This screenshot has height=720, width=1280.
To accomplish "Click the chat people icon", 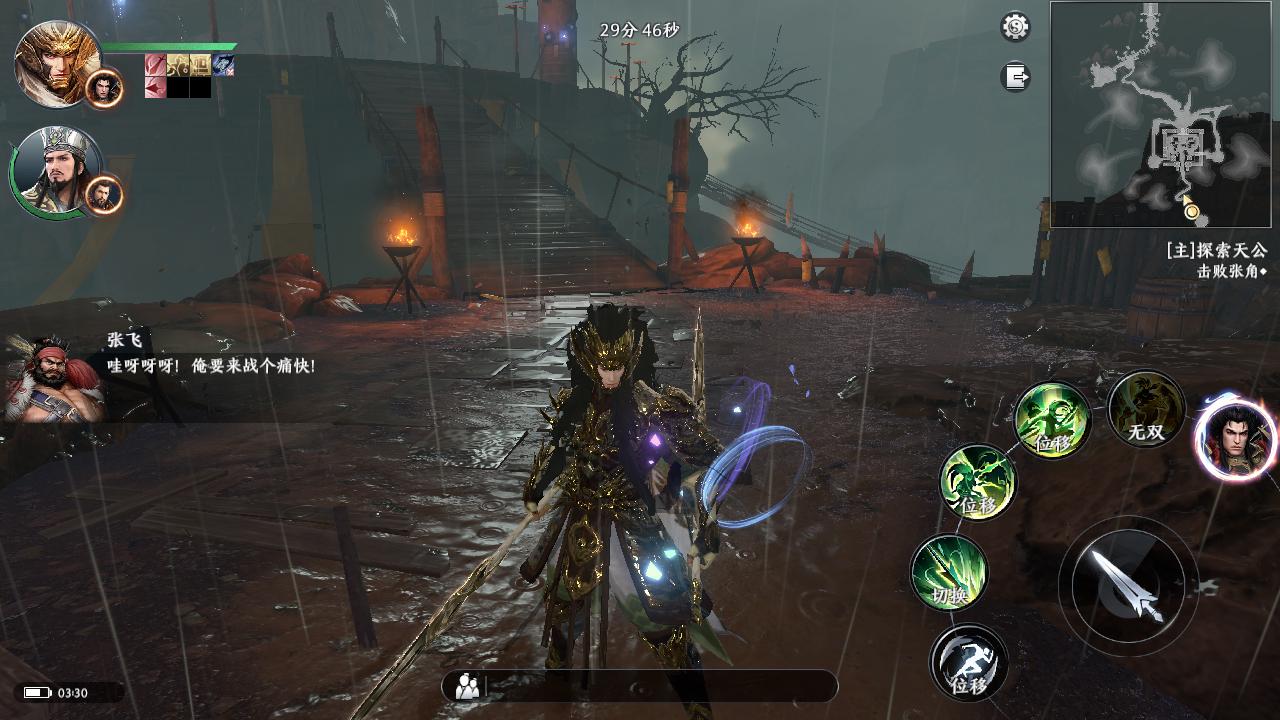I will 467,686.
